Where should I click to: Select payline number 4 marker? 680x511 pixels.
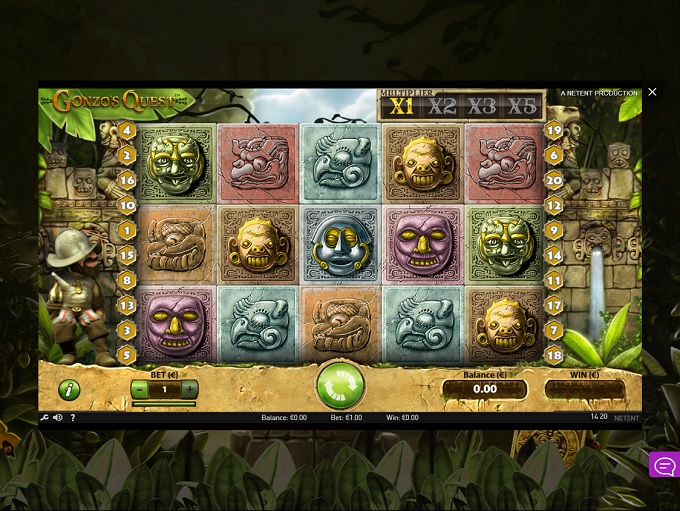click(x=127, y=130)
